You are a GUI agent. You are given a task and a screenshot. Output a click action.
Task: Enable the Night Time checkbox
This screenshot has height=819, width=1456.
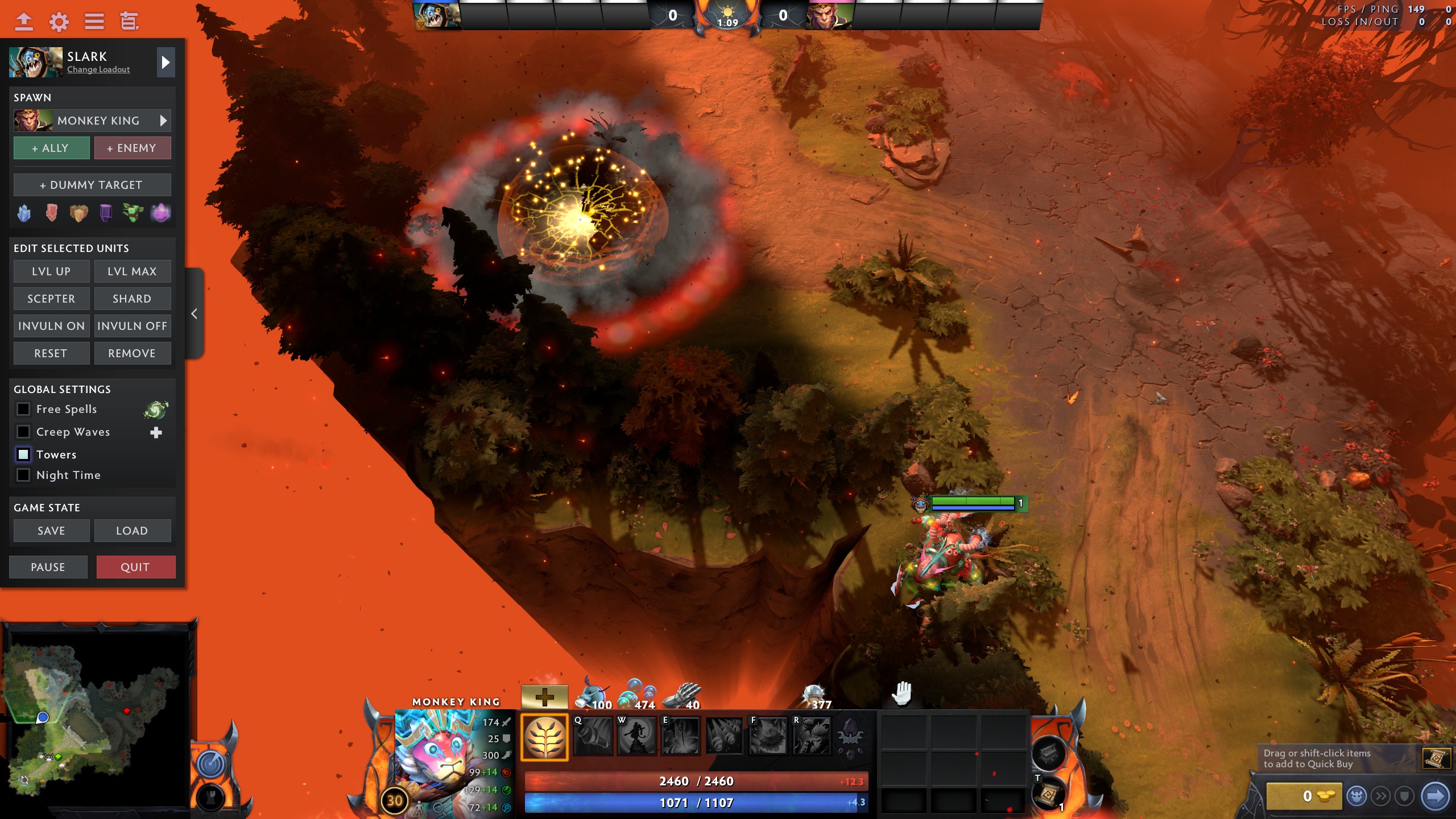pyautogui.click(x=23, y=475)
